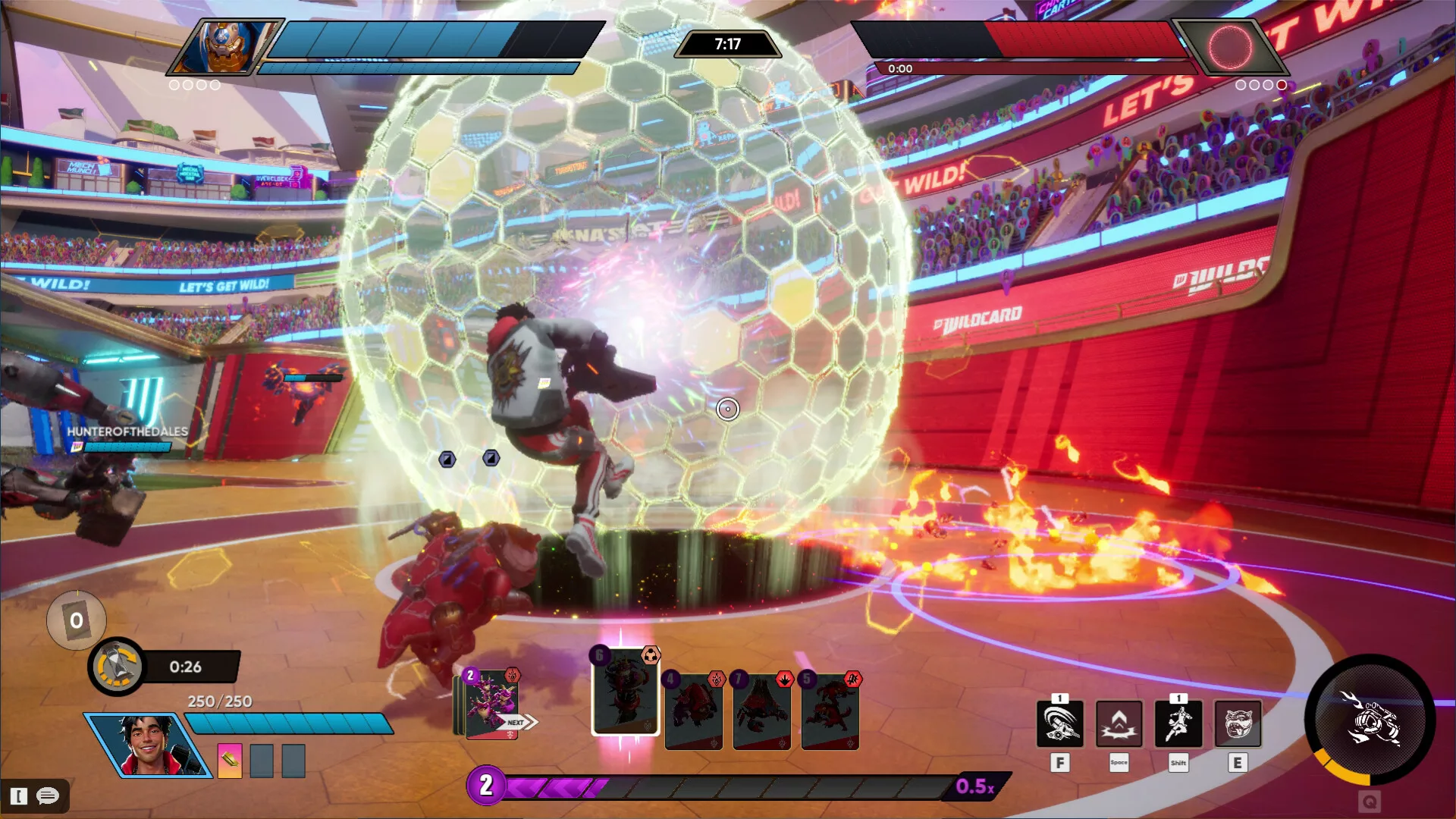This screenshot has width=1456, height=819.
Task: Use the jump burst ability icon
Action: pos(1119,724)
